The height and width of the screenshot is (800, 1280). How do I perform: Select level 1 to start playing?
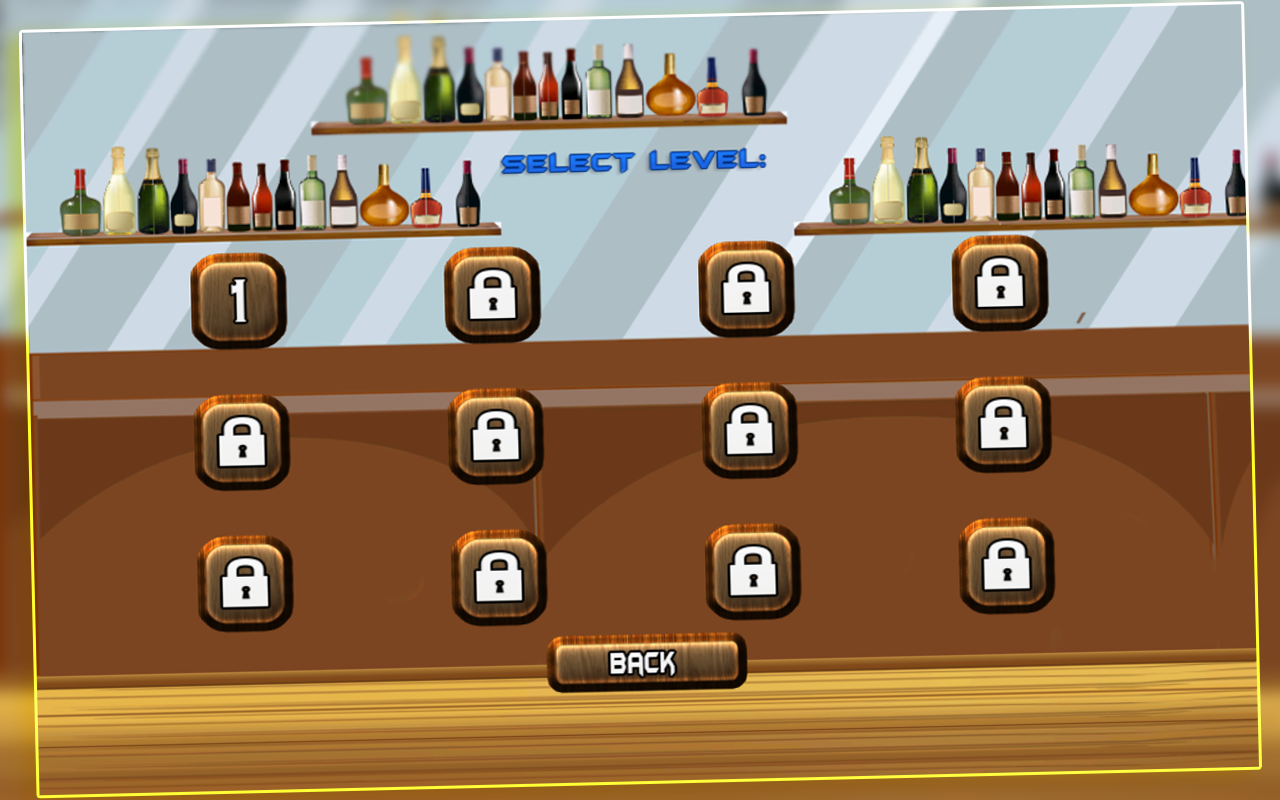click(237, 299)
